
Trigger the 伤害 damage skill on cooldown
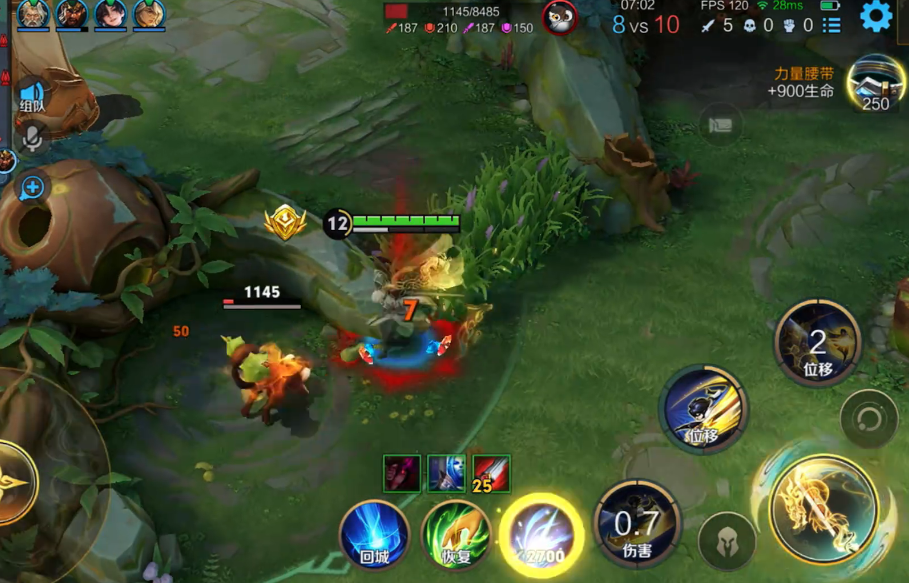pos(637,523)
